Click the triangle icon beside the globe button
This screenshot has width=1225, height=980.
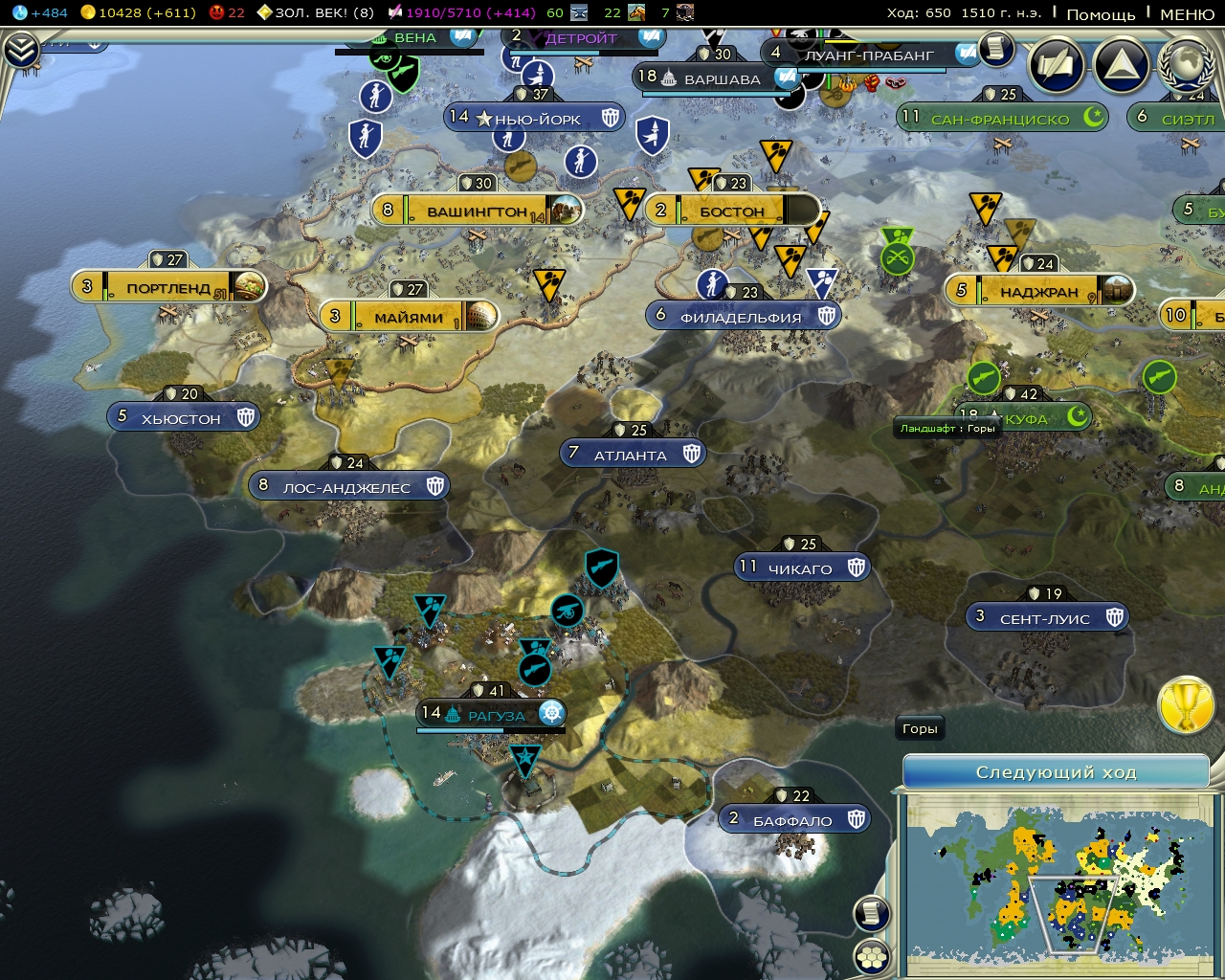(x=1120, y=67)
